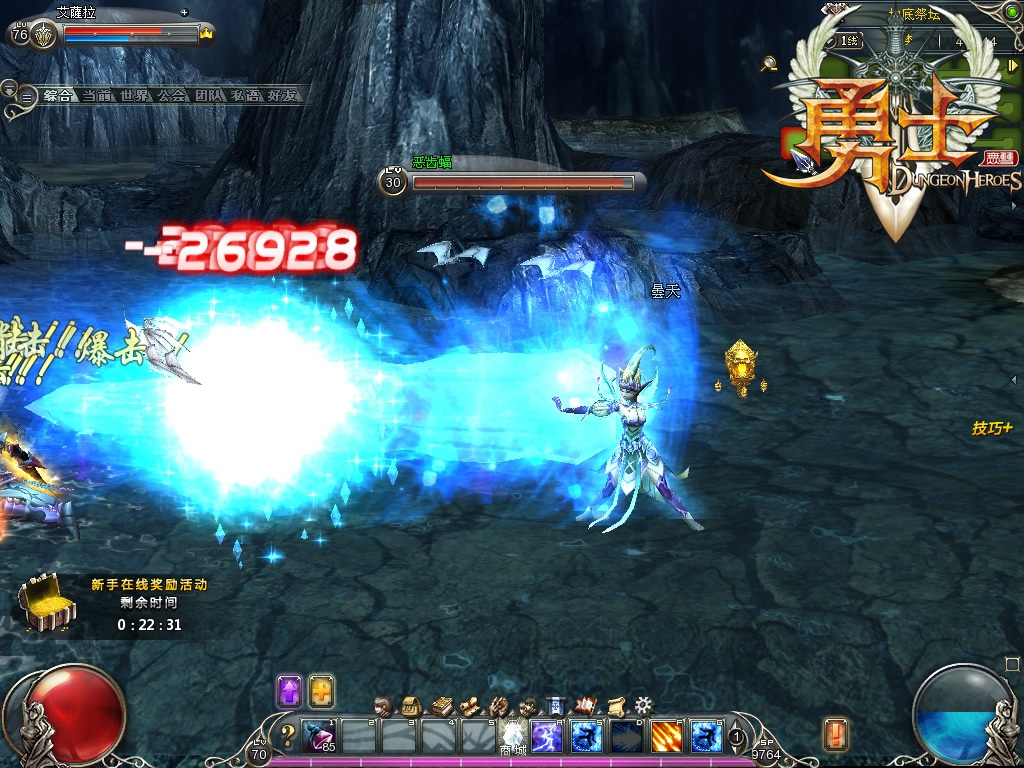Open the gear settings icon

(643, 706)
